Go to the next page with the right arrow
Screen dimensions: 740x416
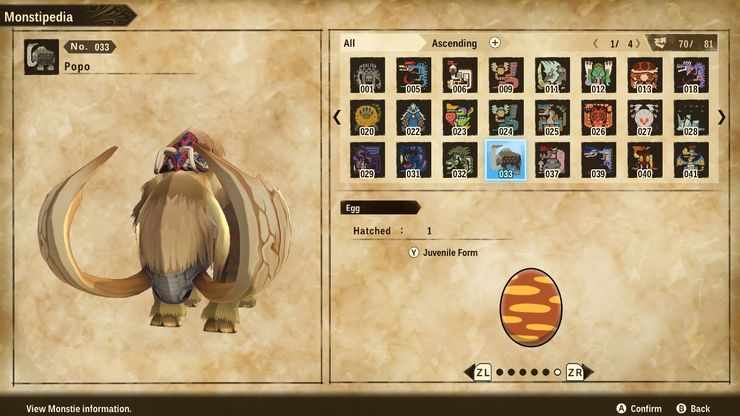722,117
